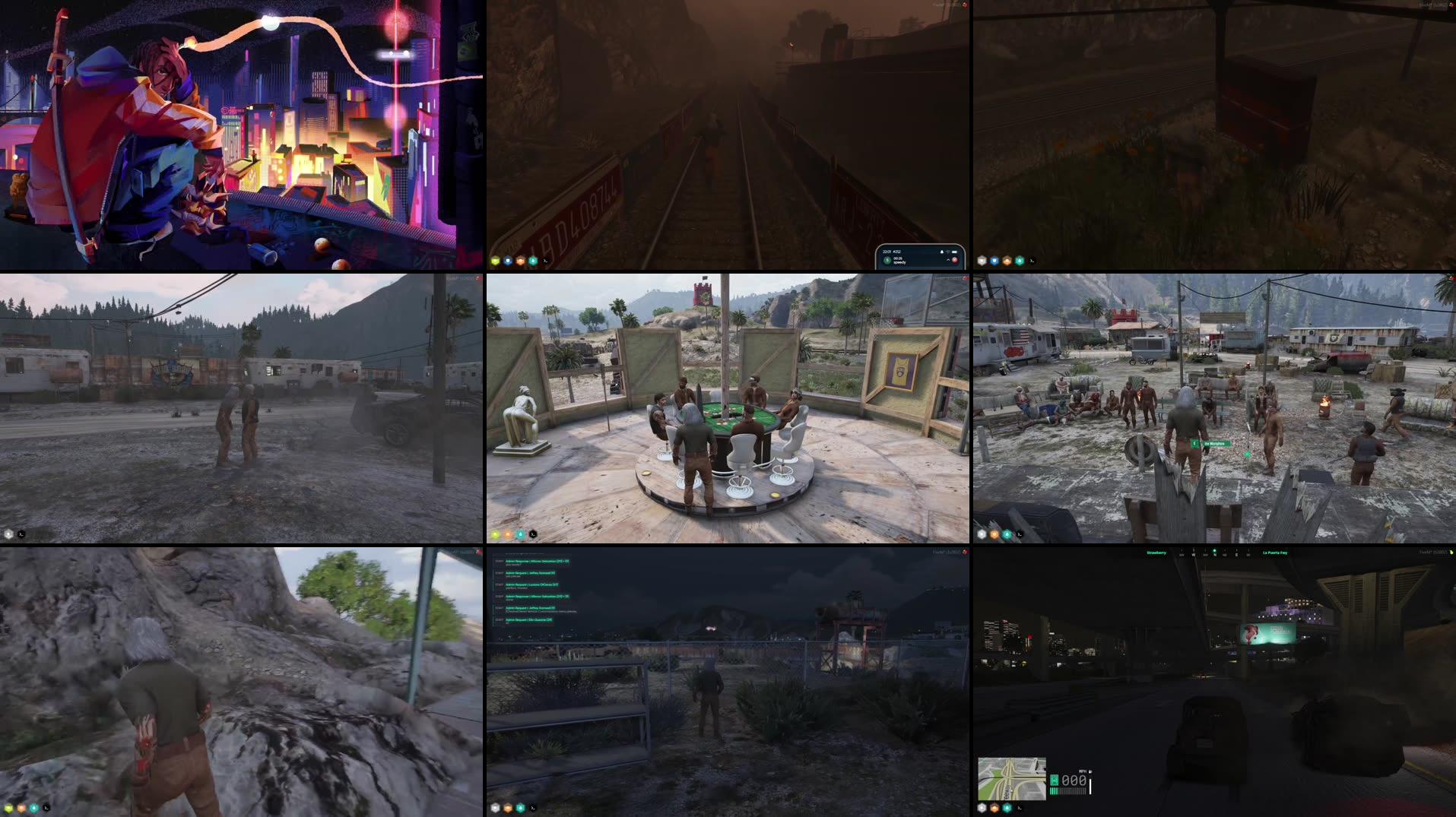Click the 22:01 clock on the phone status bar

887,252
